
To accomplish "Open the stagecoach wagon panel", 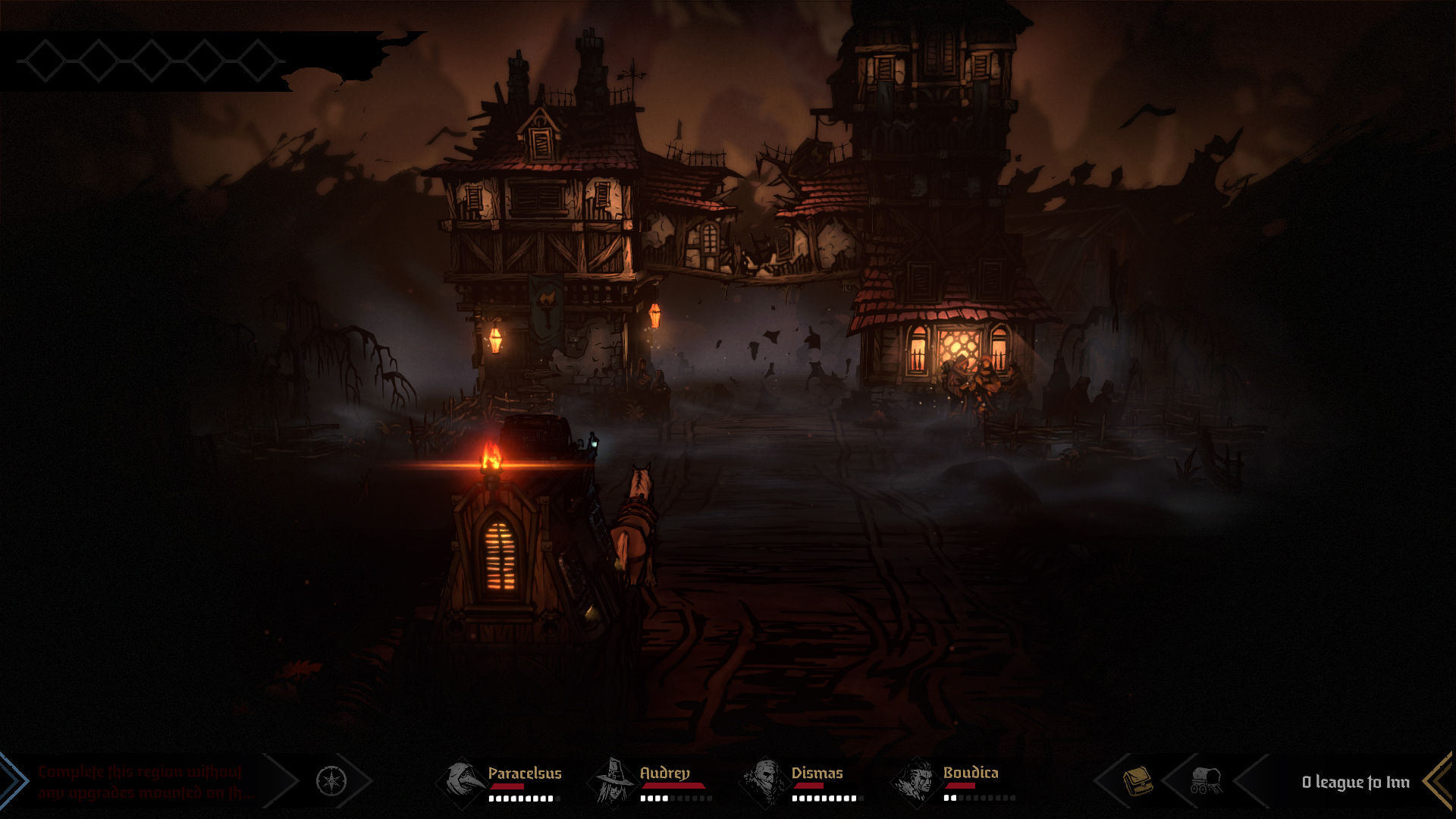I will click(1205, 780).
